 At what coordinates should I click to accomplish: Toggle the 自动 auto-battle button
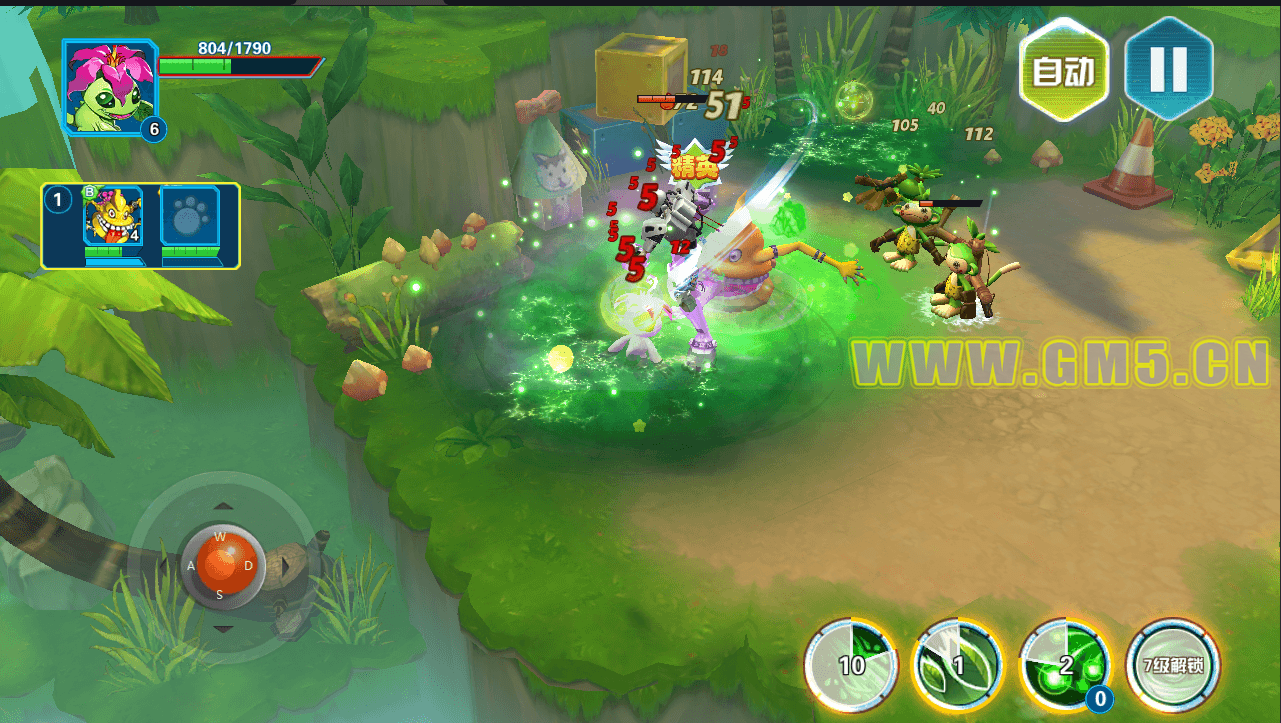pos(1064,71)
